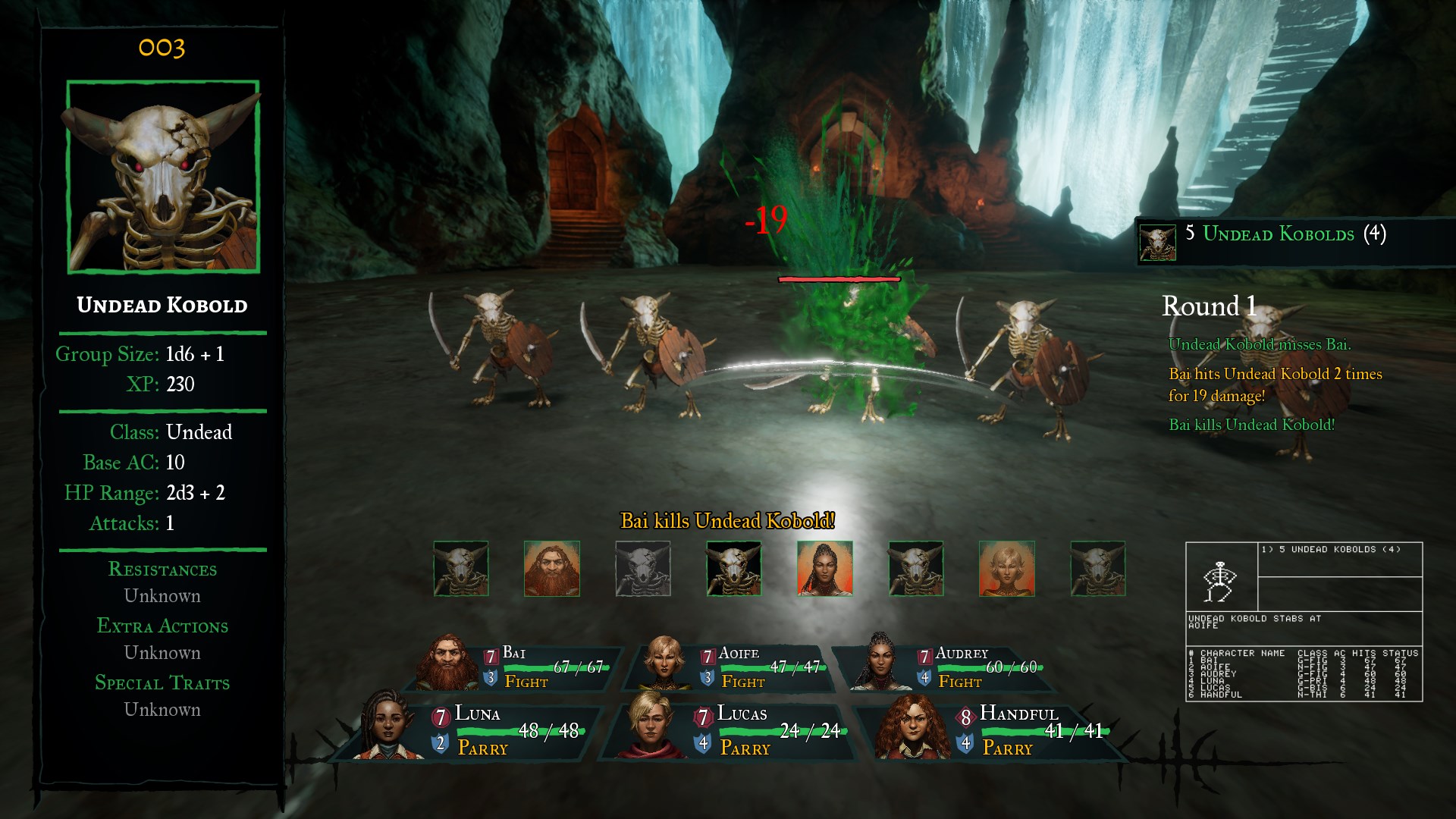The width and height of the screenshot is (1456, 819).
Task: Select Aoife's party member panel
Action: (x=733, y=667)
